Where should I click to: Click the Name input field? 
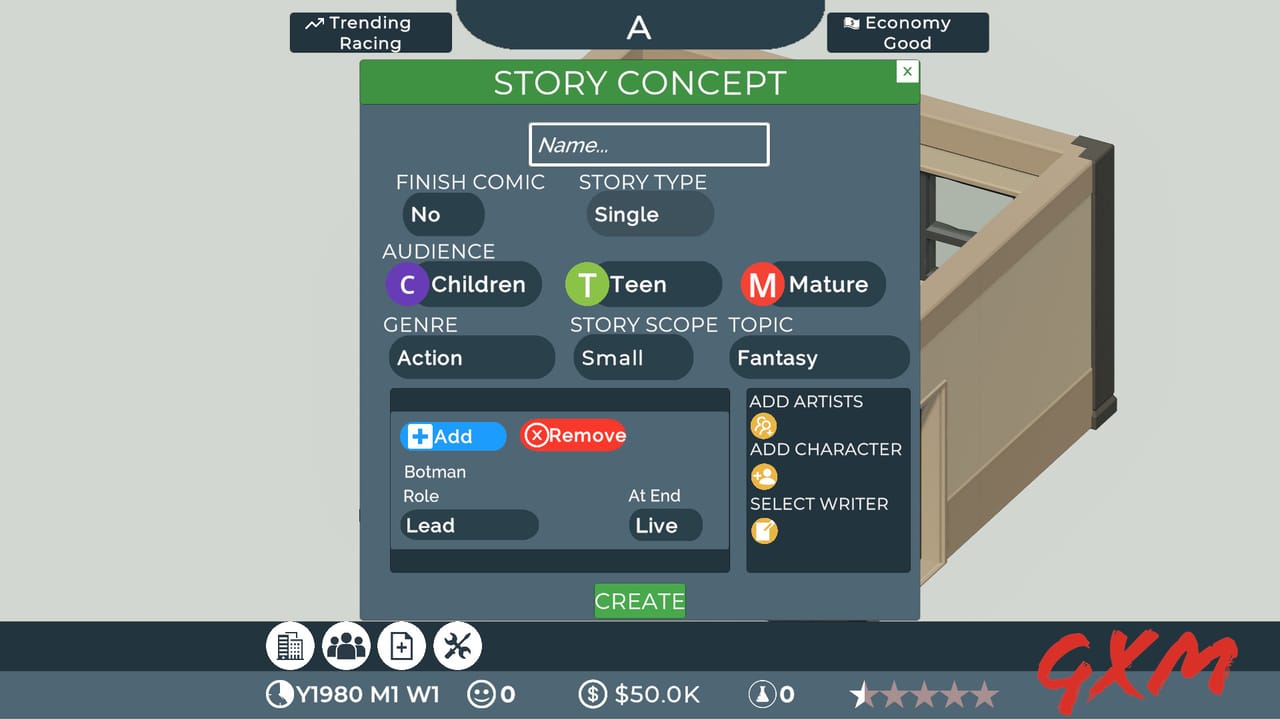tap(648, 144)
